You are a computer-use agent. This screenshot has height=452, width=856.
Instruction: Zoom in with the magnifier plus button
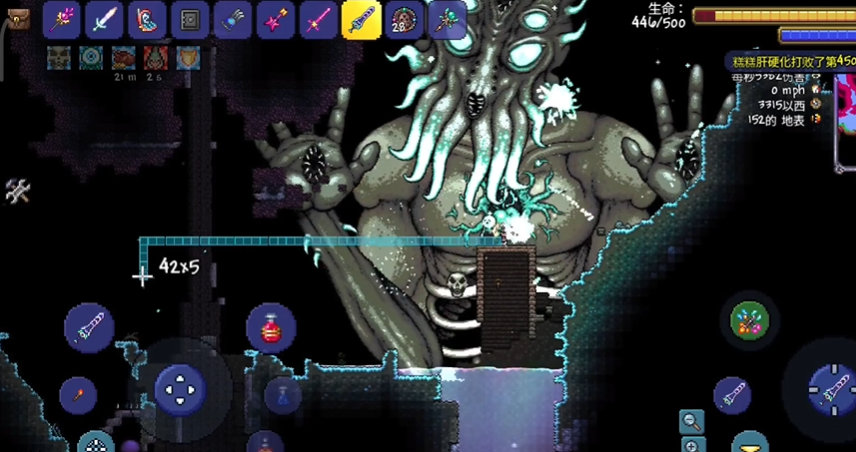(x=691, y=445)
